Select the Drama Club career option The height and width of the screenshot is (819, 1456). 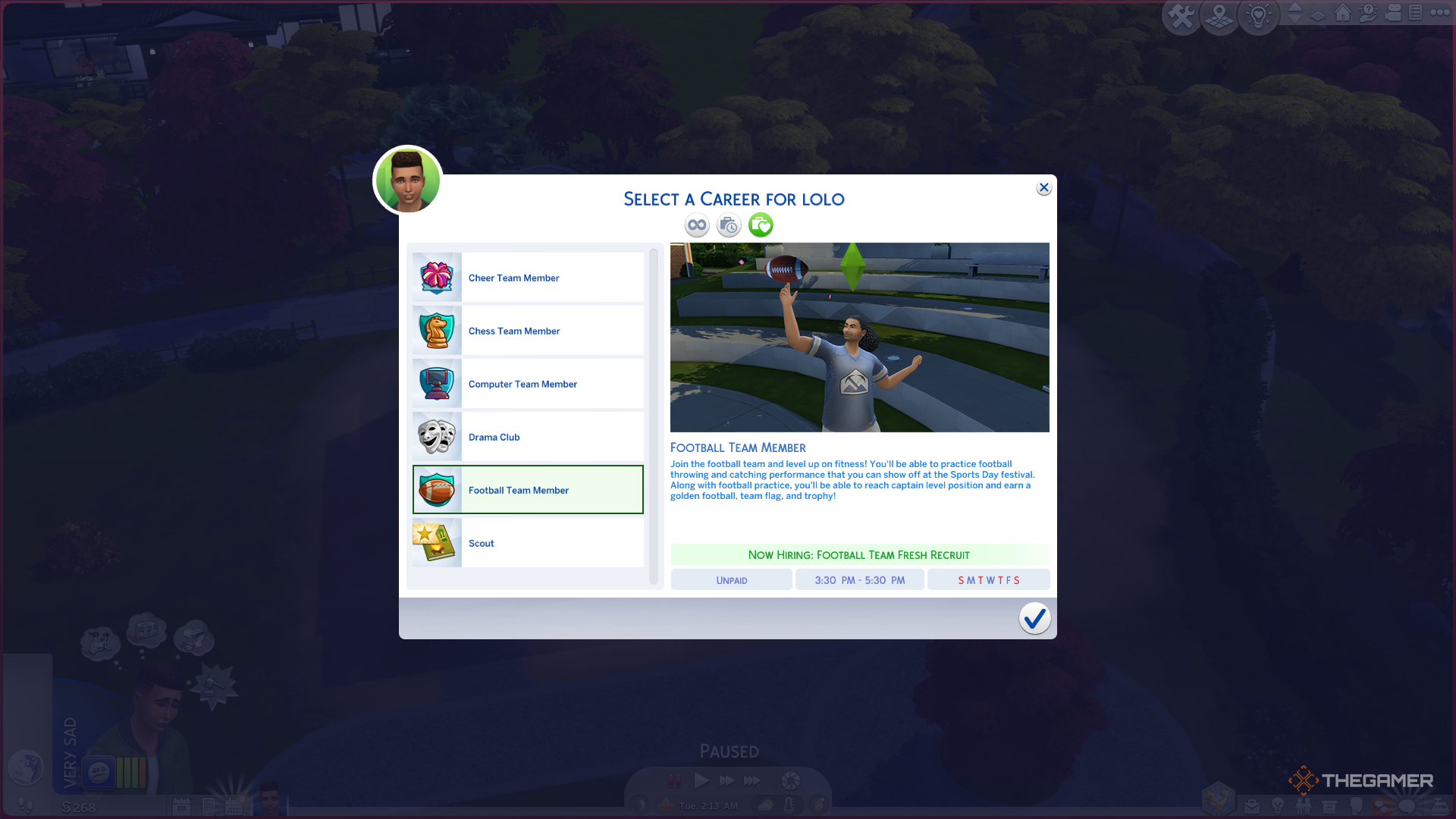pos(528,437)
